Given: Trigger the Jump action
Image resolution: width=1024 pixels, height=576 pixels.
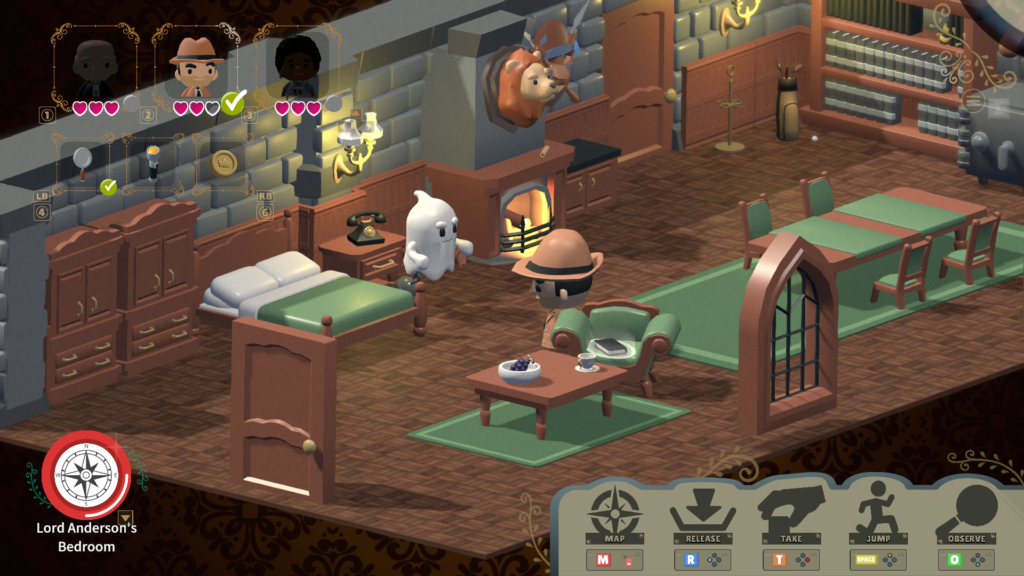Looking at the screenshot, I should point(877,515).
